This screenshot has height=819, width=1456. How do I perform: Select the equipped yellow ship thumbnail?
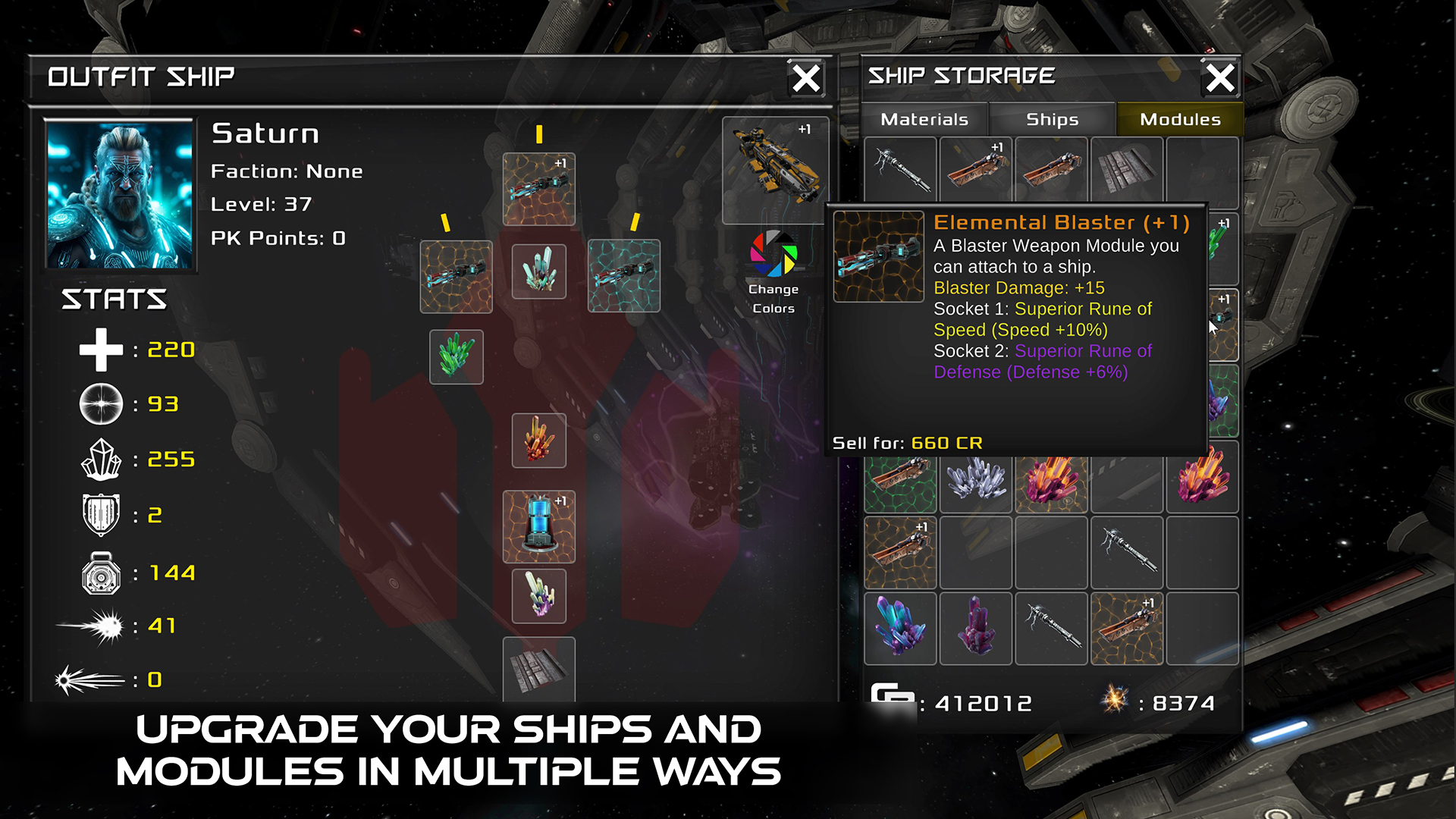(x=776, y=172)
